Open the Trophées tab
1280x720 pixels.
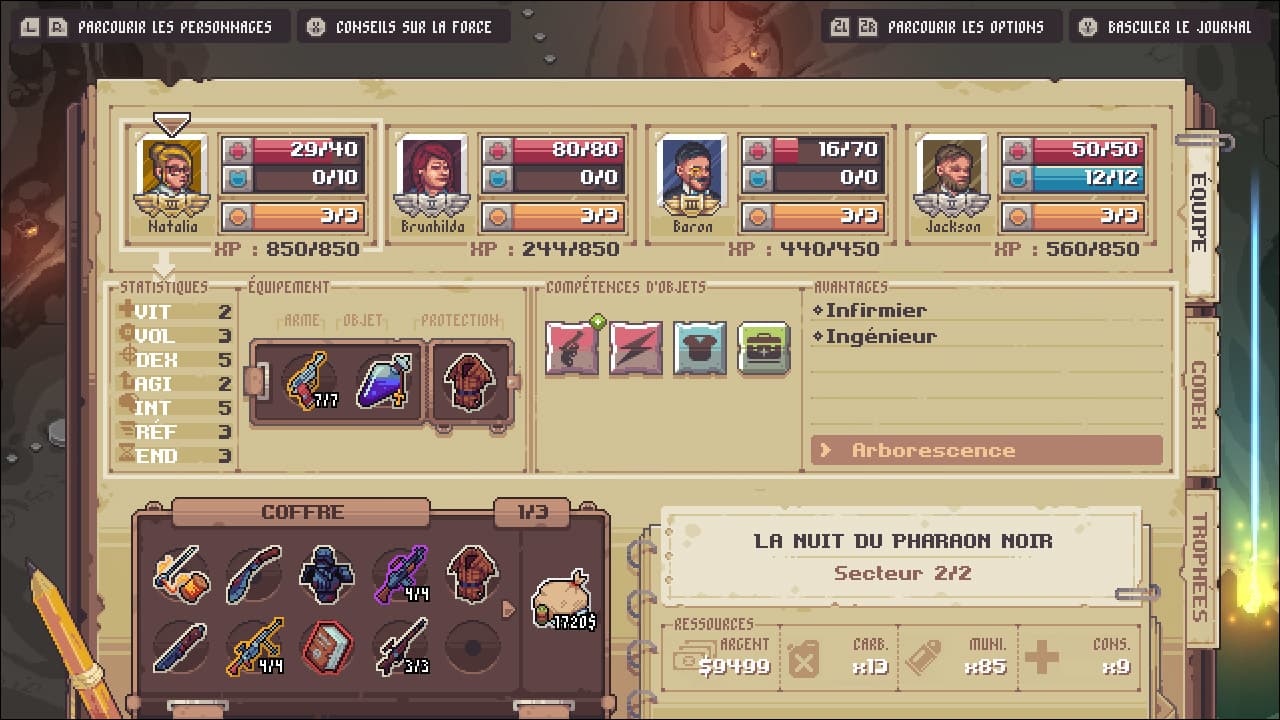1199,567
